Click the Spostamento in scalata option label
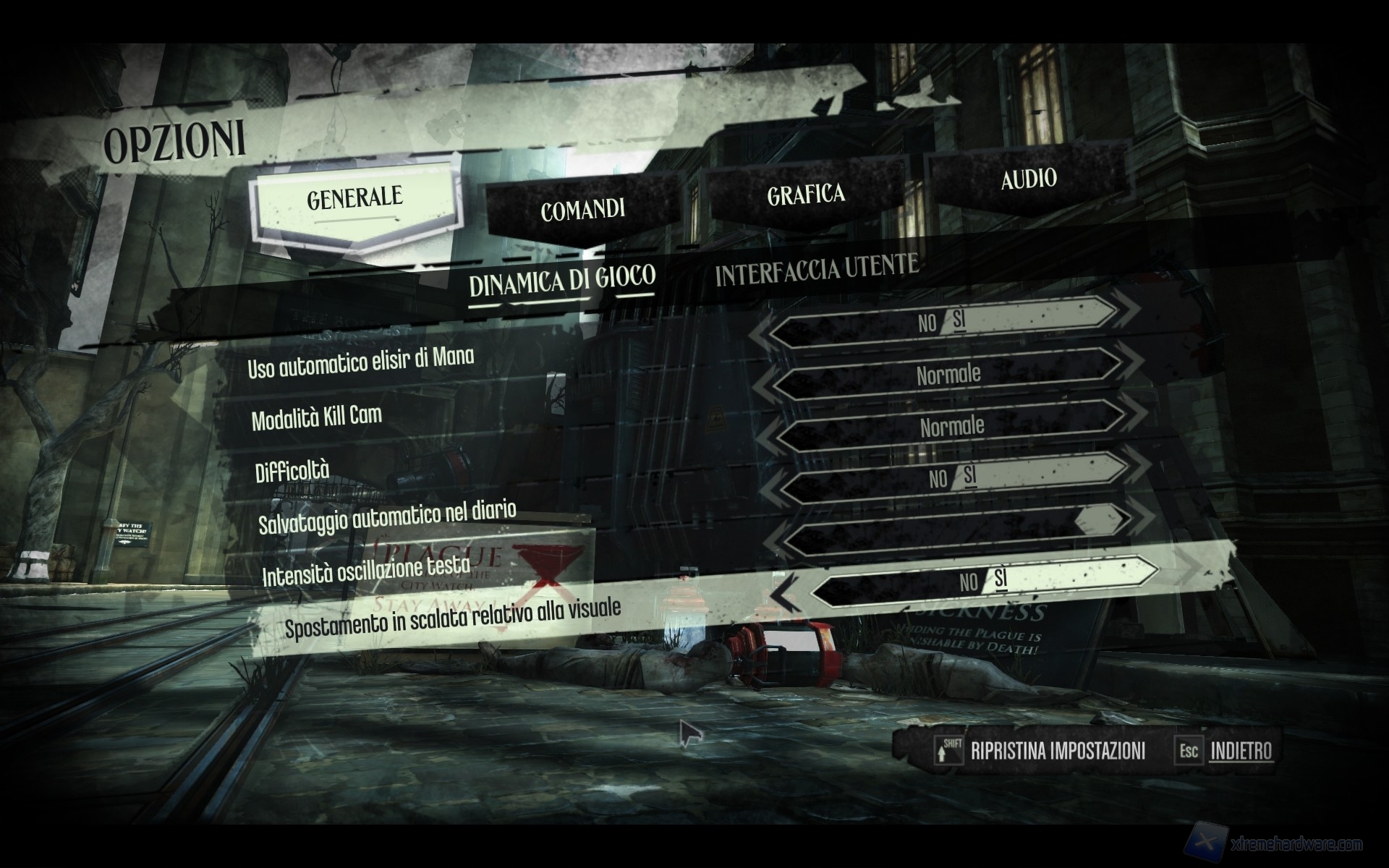Screen dimensions: 1389x868 (x=452, y=617)
